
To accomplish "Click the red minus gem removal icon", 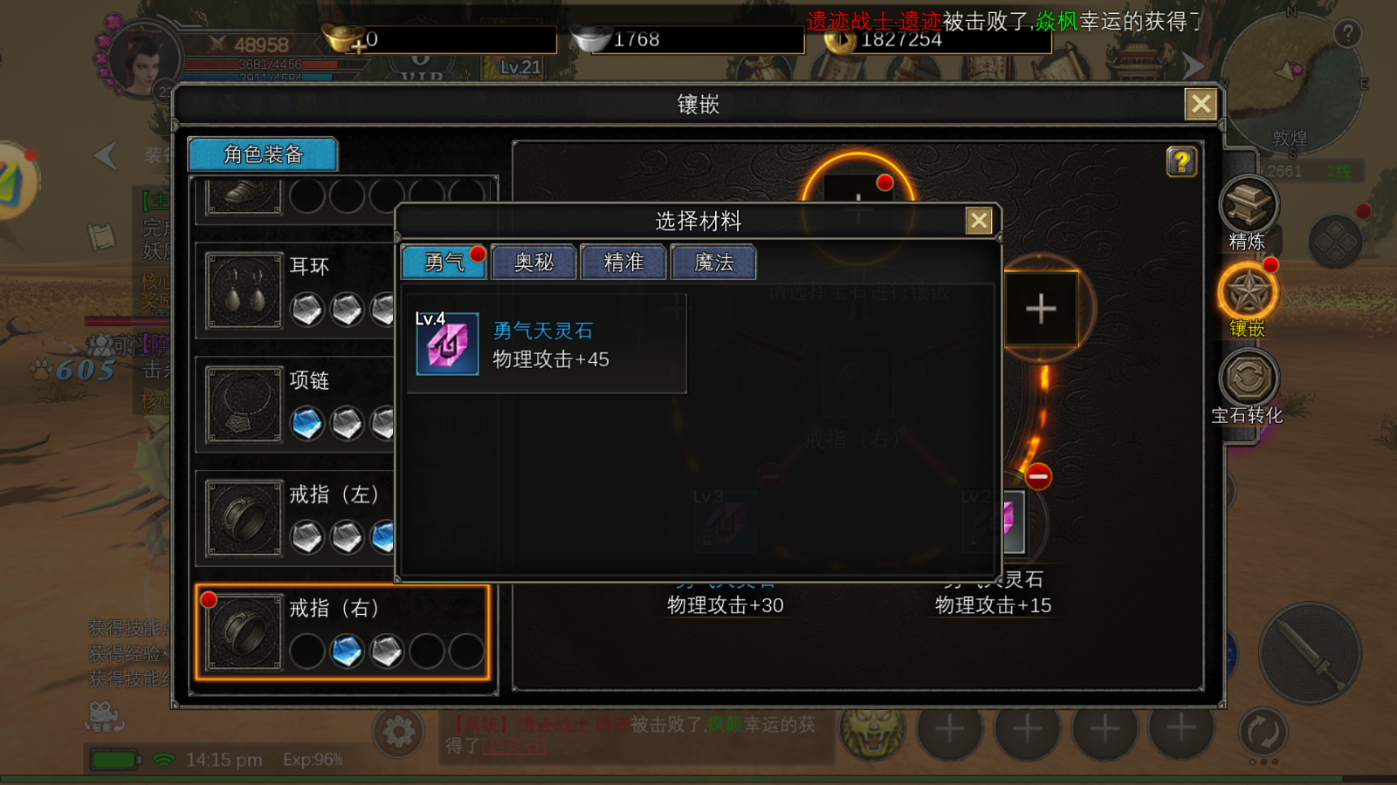I will click(x=1037, y=477).
